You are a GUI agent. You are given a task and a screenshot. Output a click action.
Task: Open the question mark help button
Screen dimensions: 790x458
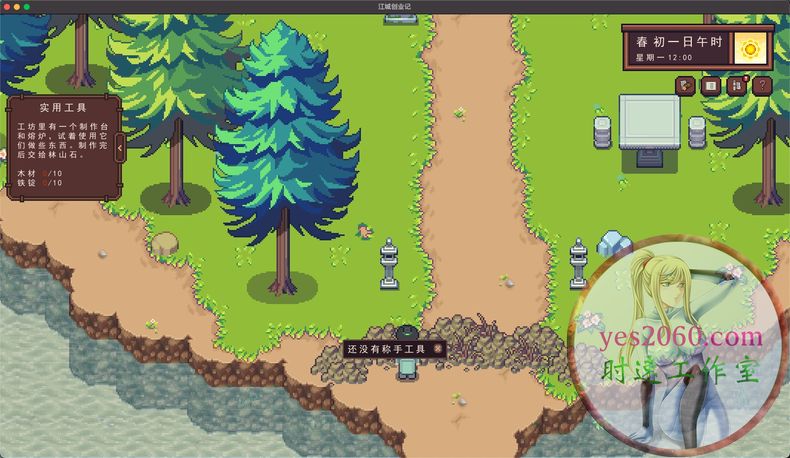pyautogui.click(x=761, y=86)
